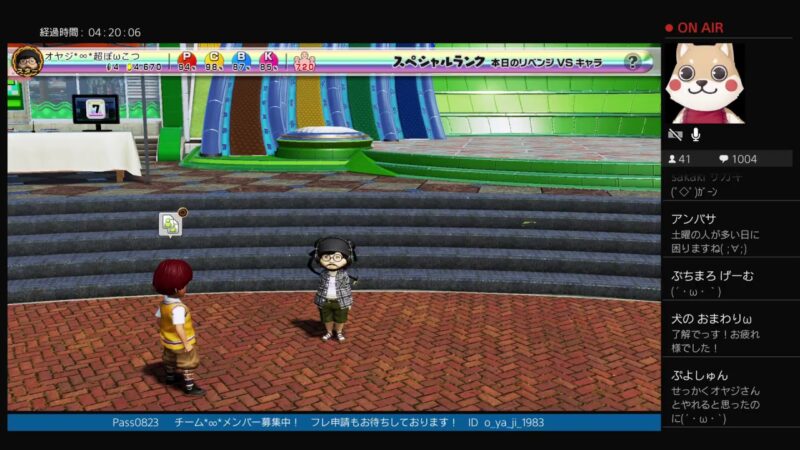Select アンバサ's chat comment
Viewport: 800px width, 450px height.
coord(730,234)
